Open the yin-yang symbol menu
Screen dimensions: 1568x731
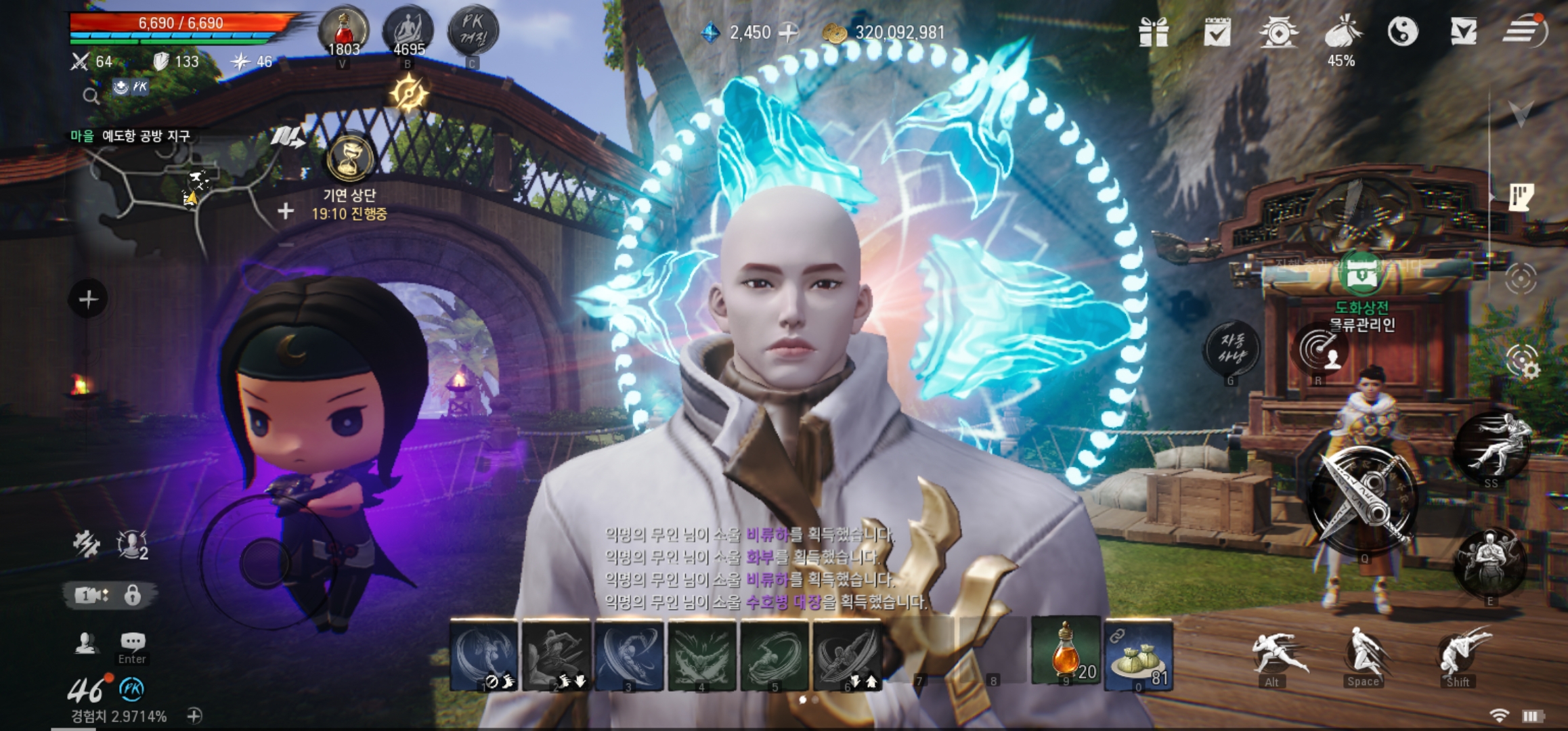point(1402,32)
